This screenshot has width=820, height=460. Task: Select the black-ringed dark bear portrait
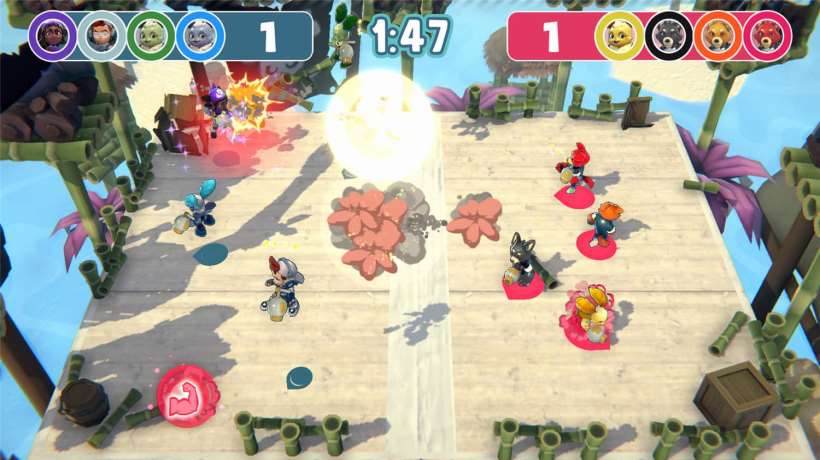click(668, 36)
